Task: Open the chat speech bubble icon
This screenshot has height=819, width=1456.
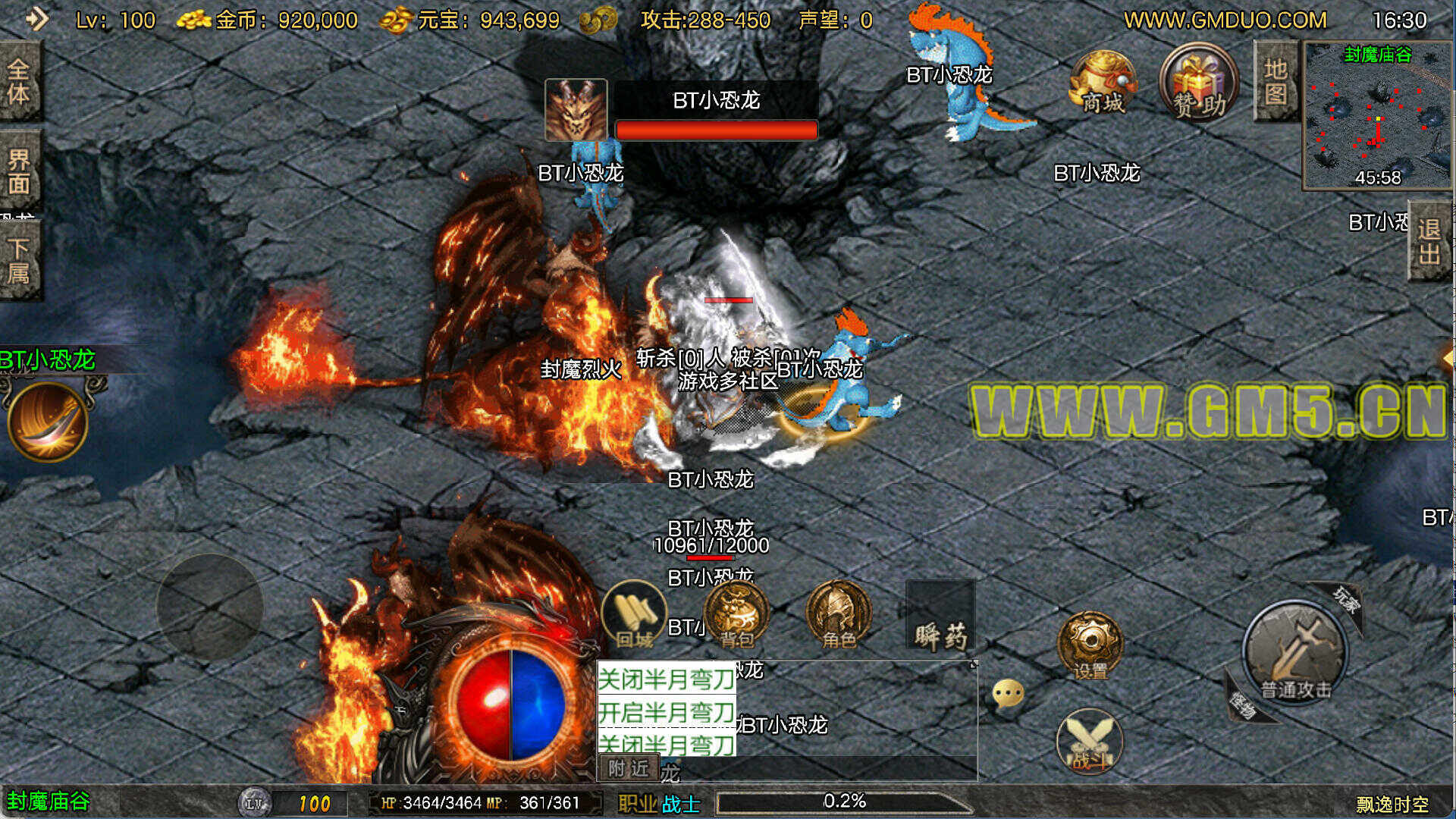Action: click(x=1008, y=693)
